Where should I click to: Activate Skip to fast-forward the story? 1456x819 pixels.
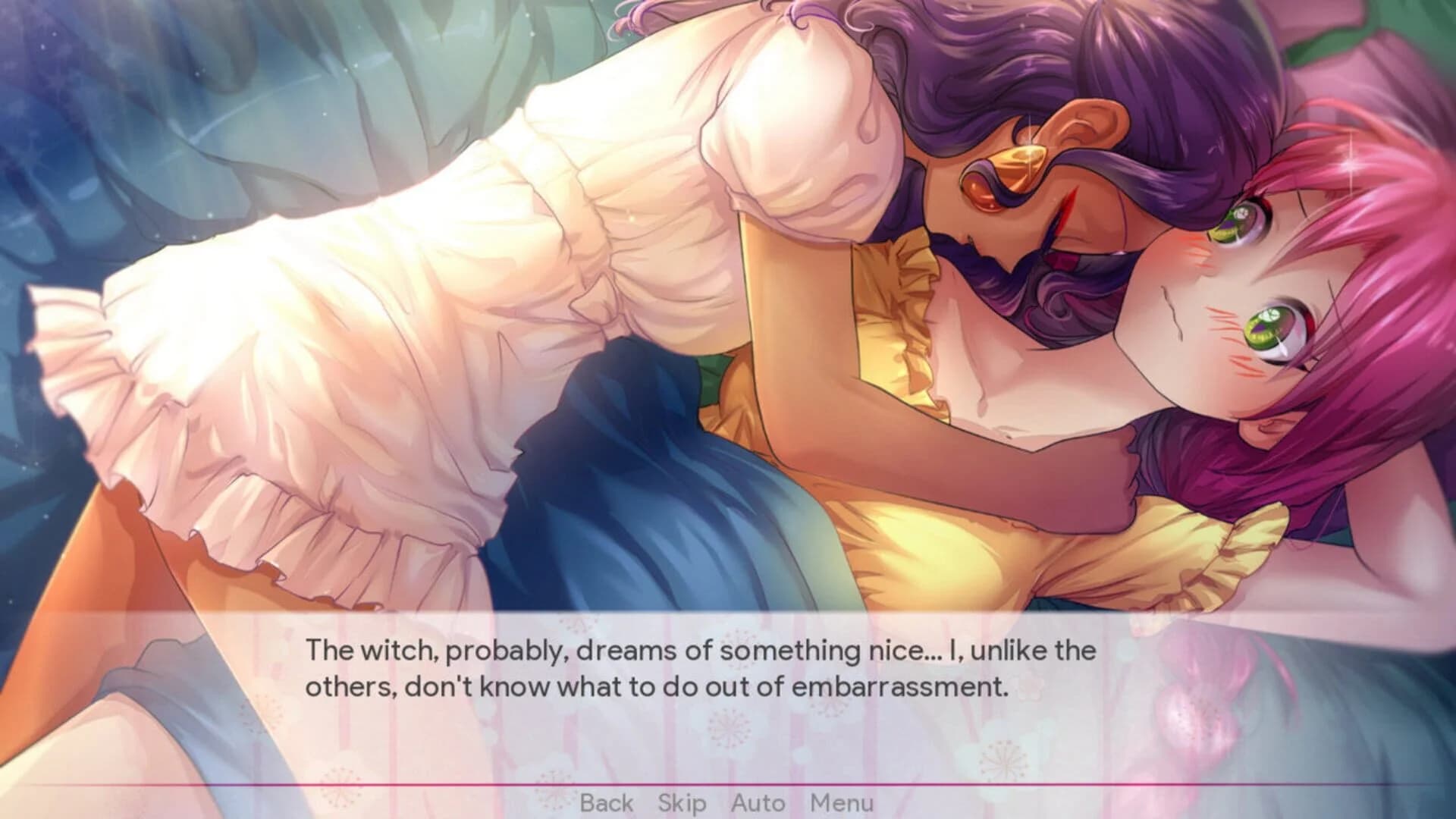pos(681,802)
